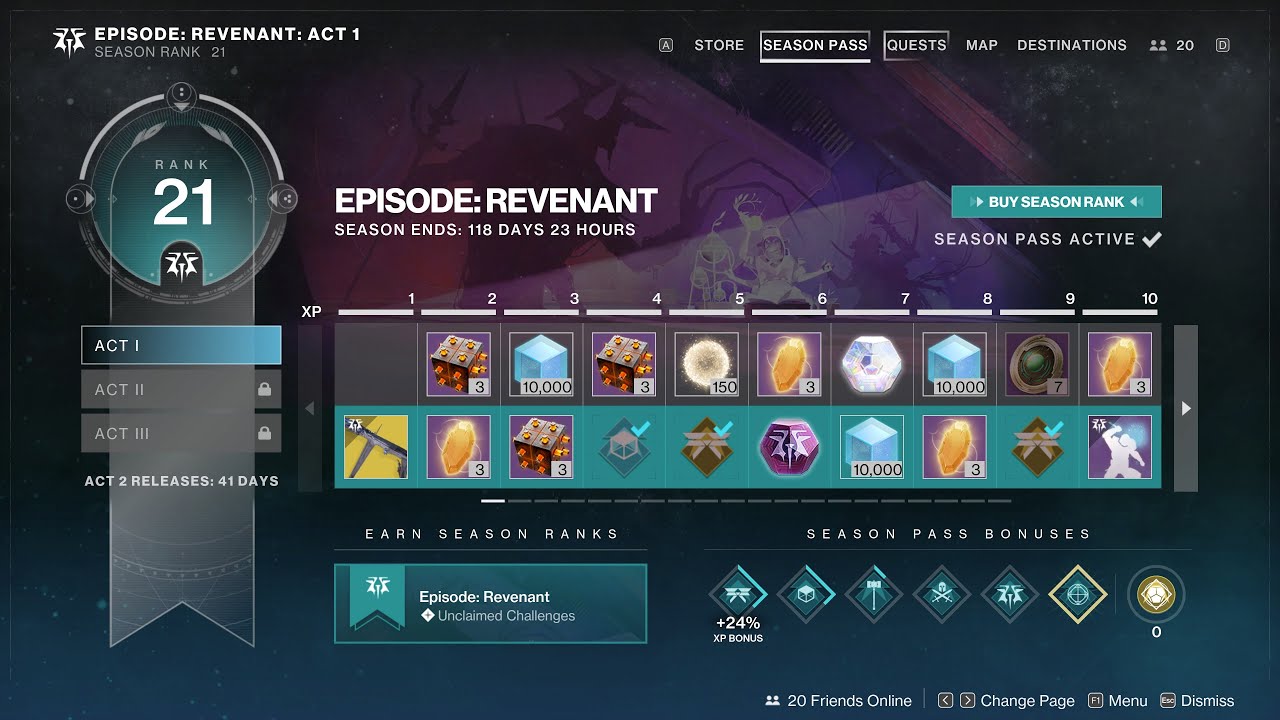Click Dismiss at the bottom right
Viewport: 1280px width, 720px height.
tap(1207, 700)
